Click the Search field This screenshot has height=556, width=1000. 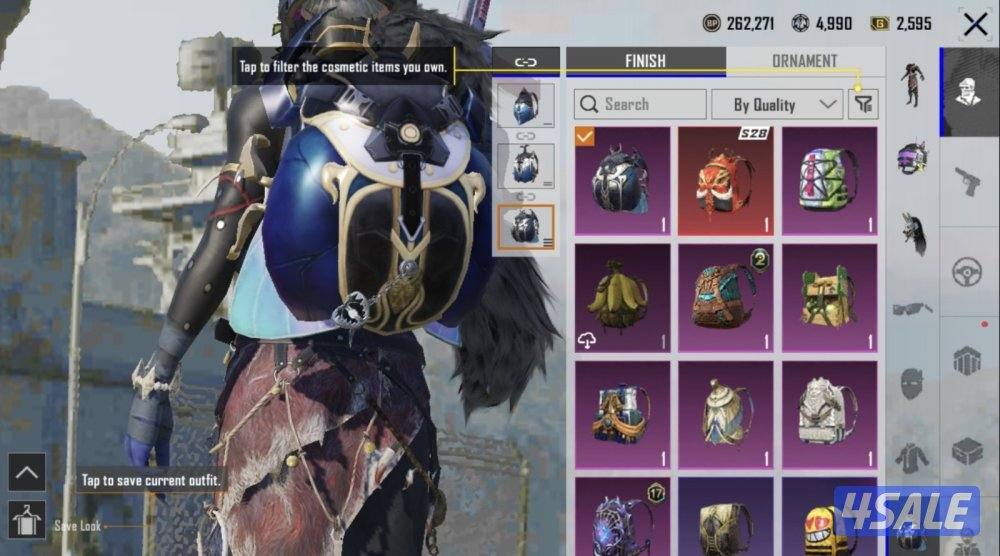pos(640,104)
